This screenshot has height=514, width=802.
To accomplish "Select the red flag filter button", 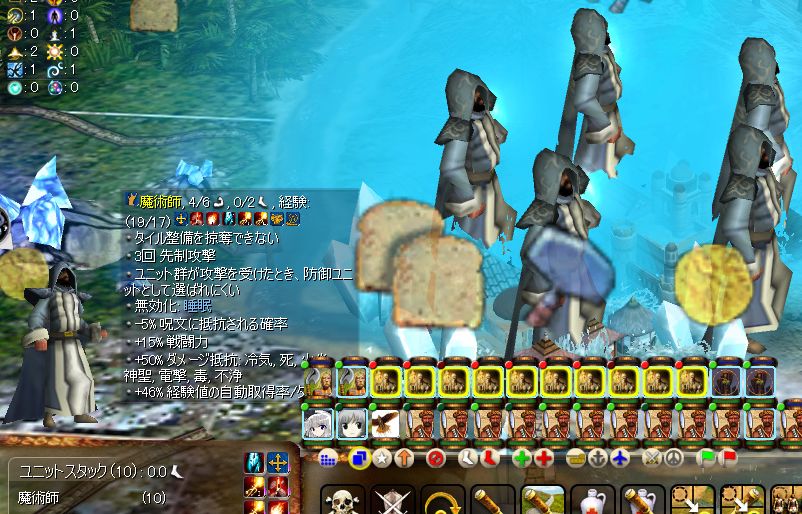I will 729,459.
